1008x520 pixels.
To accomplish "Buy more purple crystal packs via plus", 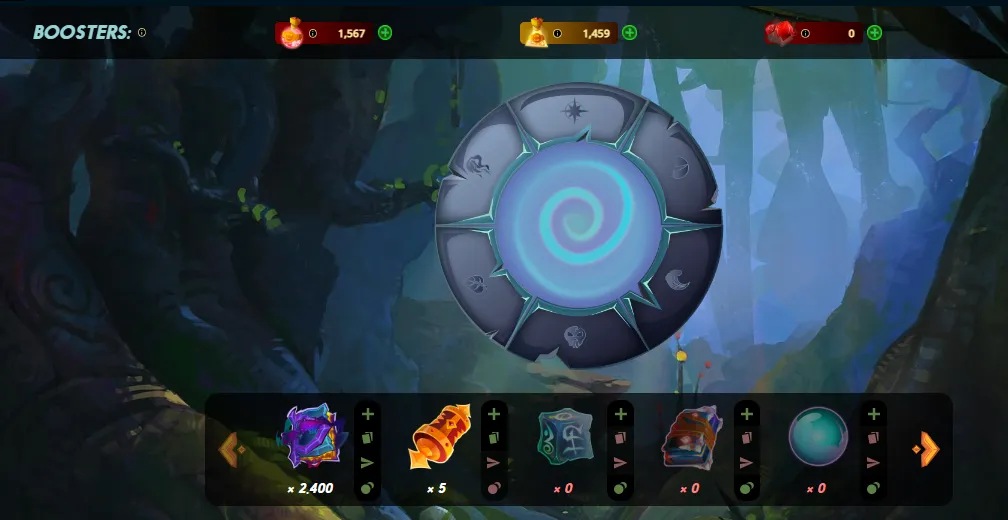I will pyautogui.click(x=368, y=414).
